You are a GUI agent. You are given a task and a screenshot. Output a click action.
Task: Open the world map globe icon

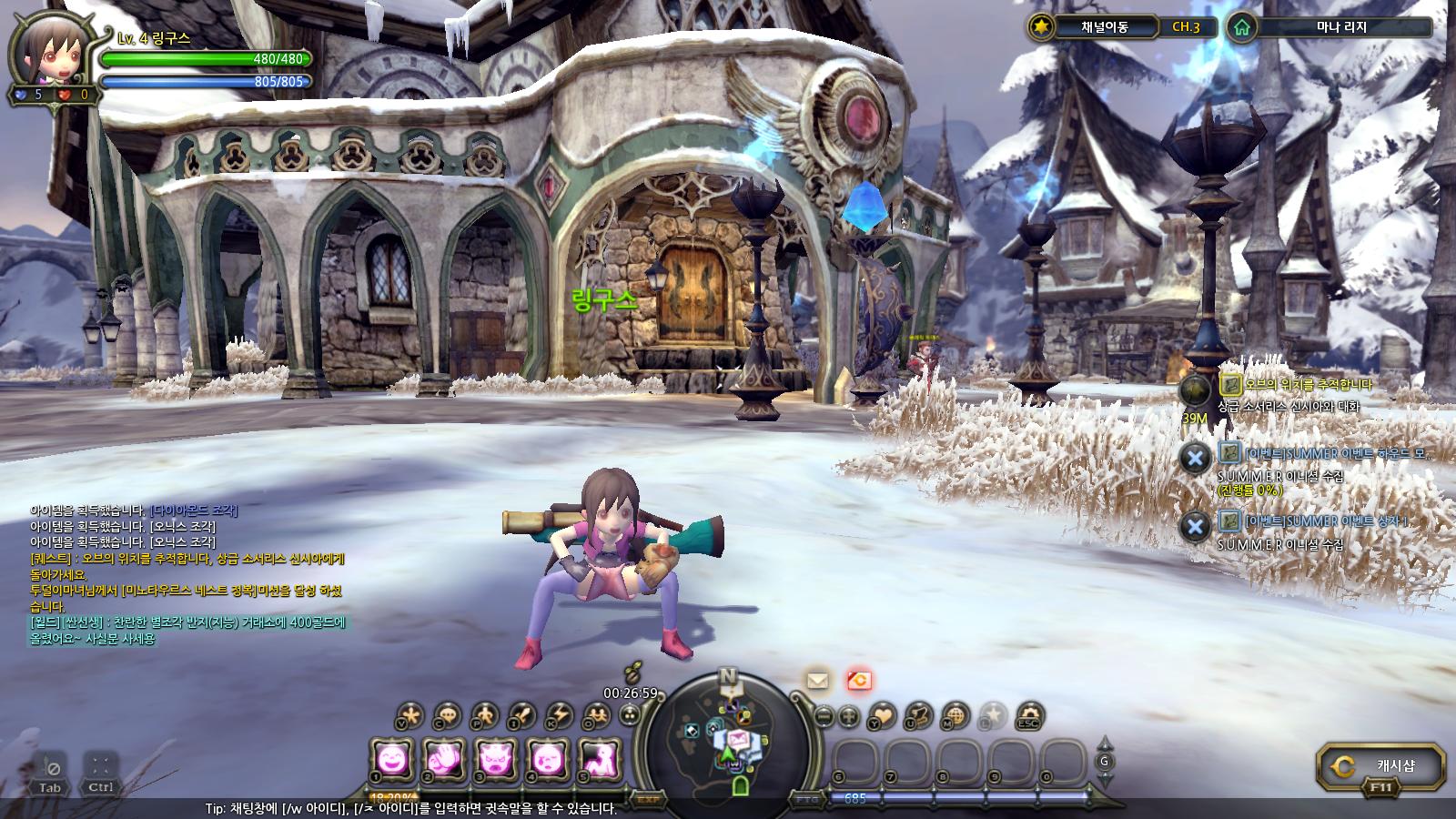coord(955,715)
